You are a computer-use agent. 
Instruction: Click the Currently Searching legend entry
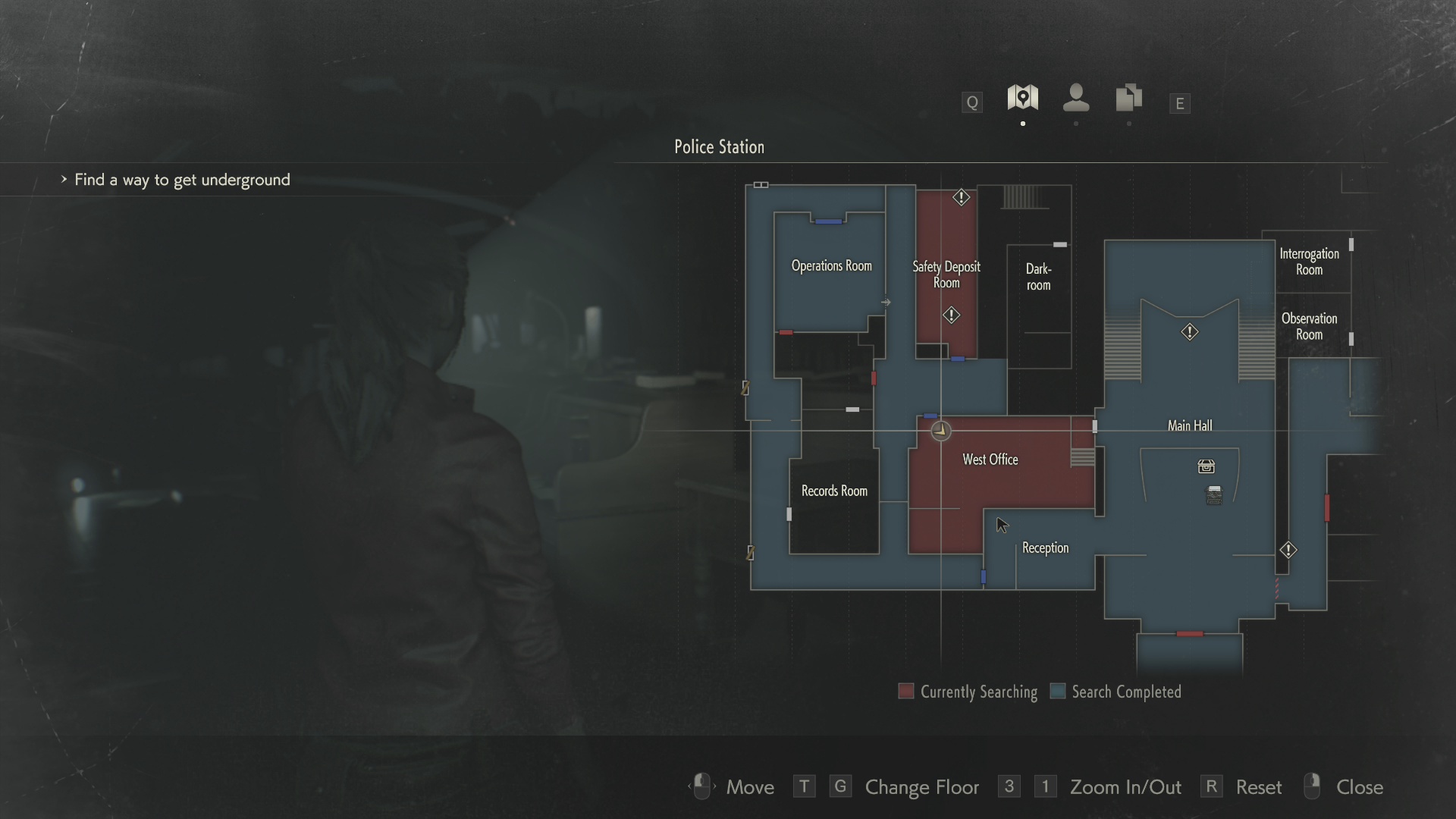[968, 692]
